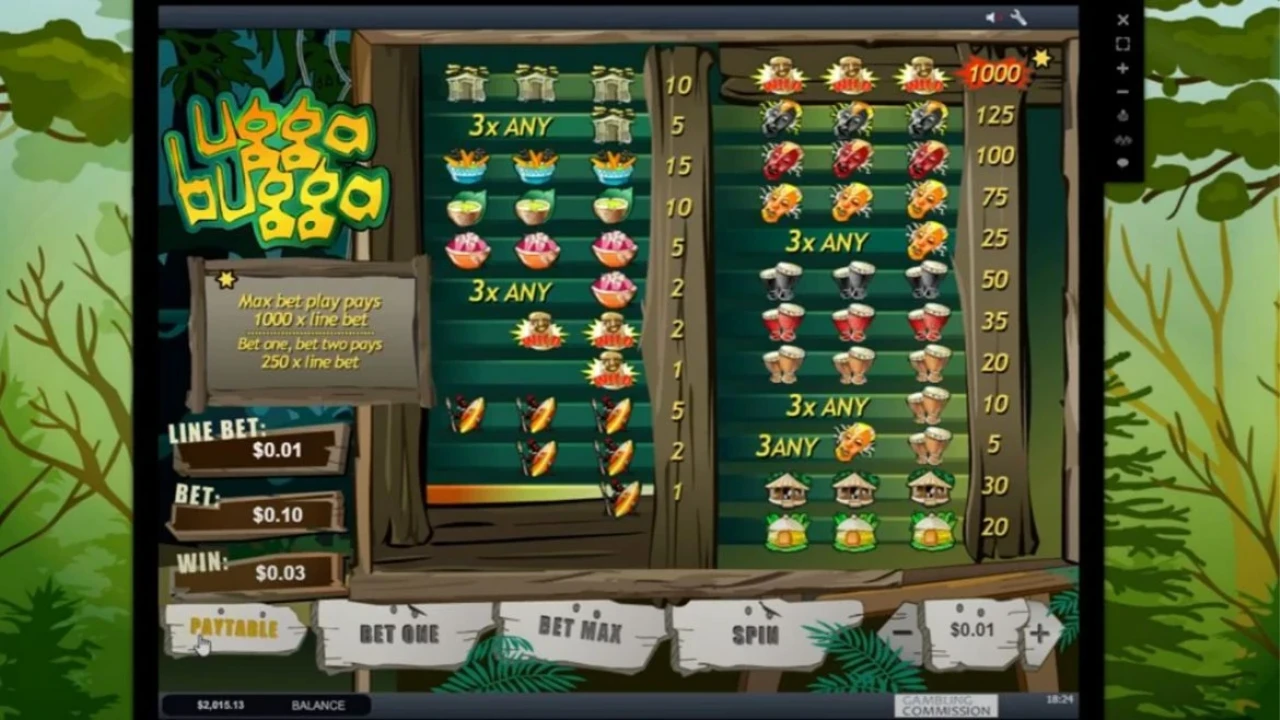This screenshot has width=1280, height=720.
Task: Increase the coin value with plus
Action: coord(1039,632)
